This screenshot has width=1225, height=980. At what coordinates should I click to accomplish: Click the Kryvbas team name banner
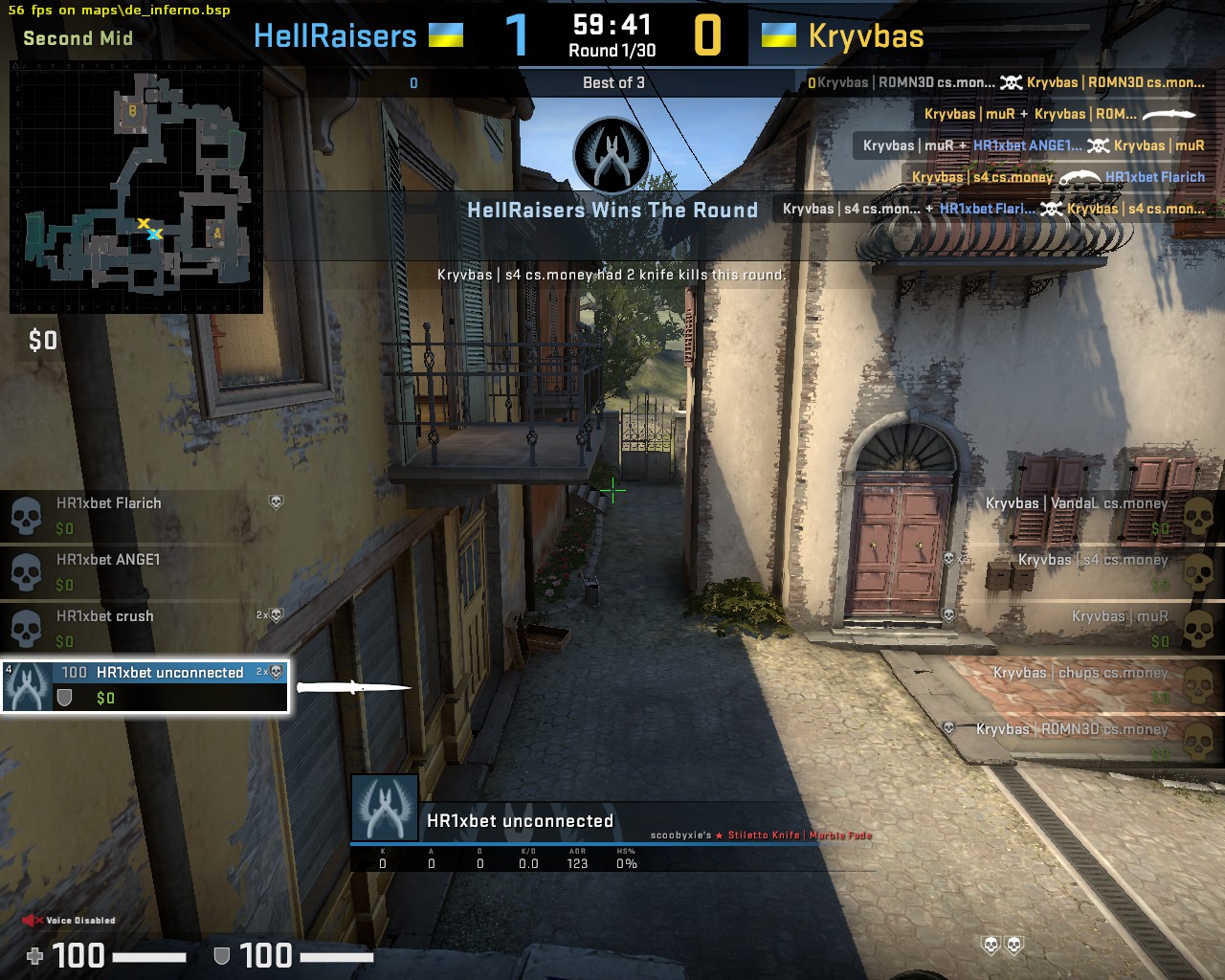click(x=866, y=36)
